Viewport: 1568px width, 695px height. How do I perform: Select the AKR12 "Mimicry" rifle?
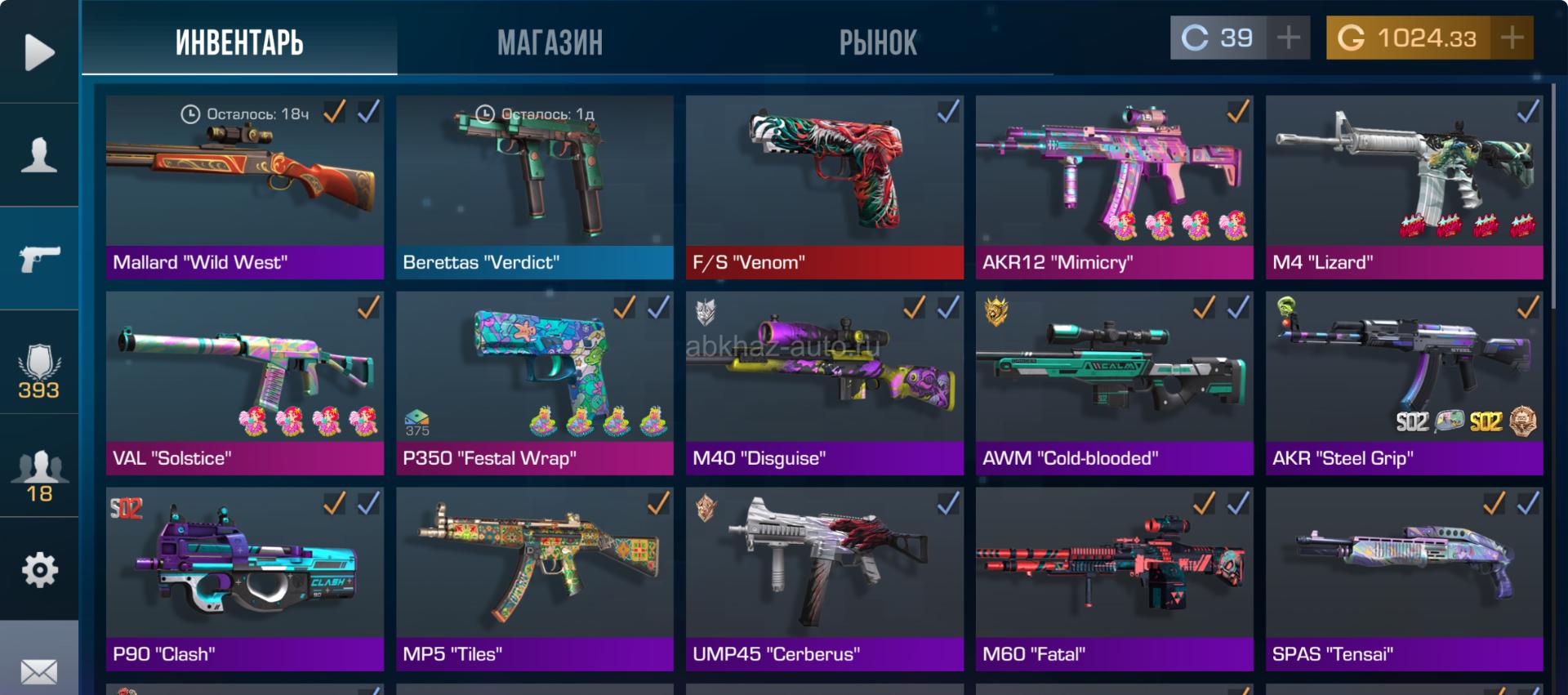pyautogui.click(x=1114, y=187)
